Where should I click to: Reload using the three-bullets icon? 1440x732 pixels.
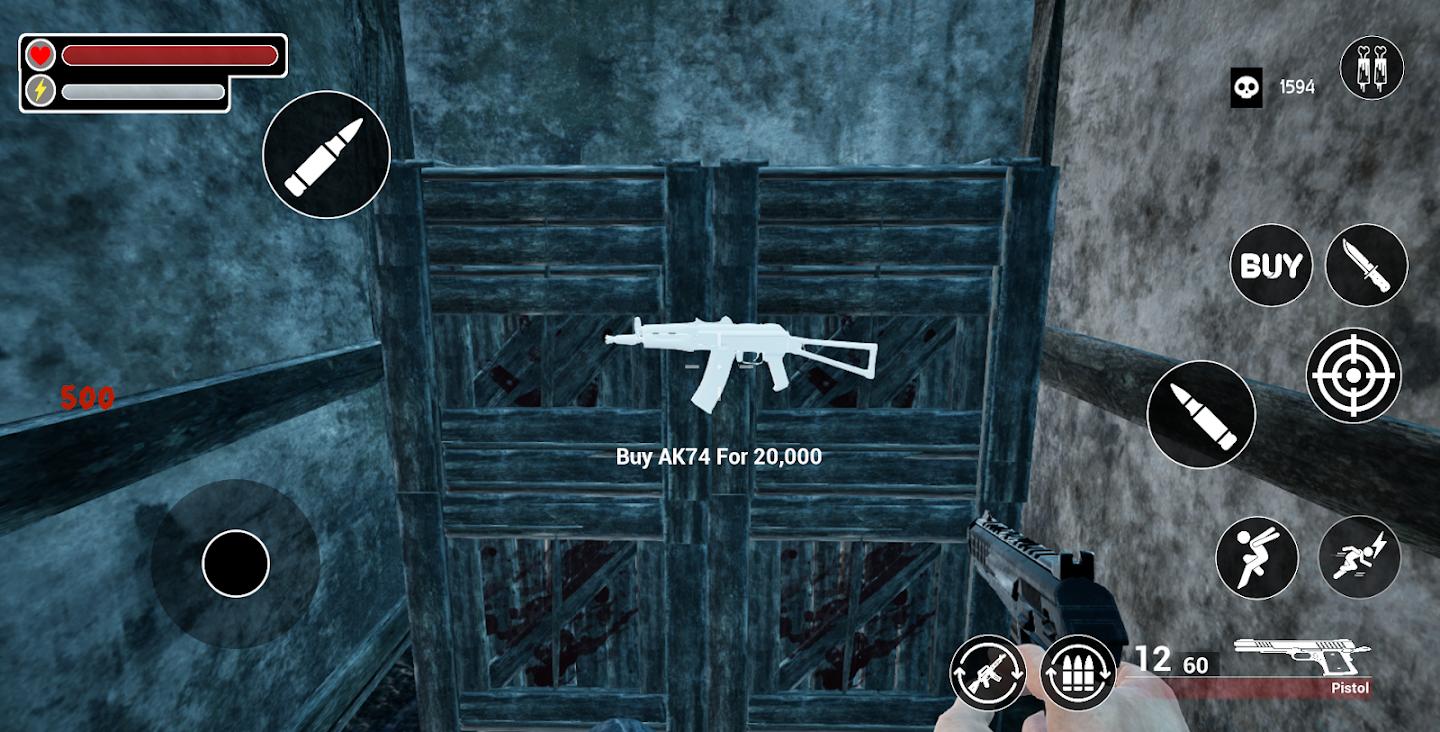click(x=1078, y=672)
